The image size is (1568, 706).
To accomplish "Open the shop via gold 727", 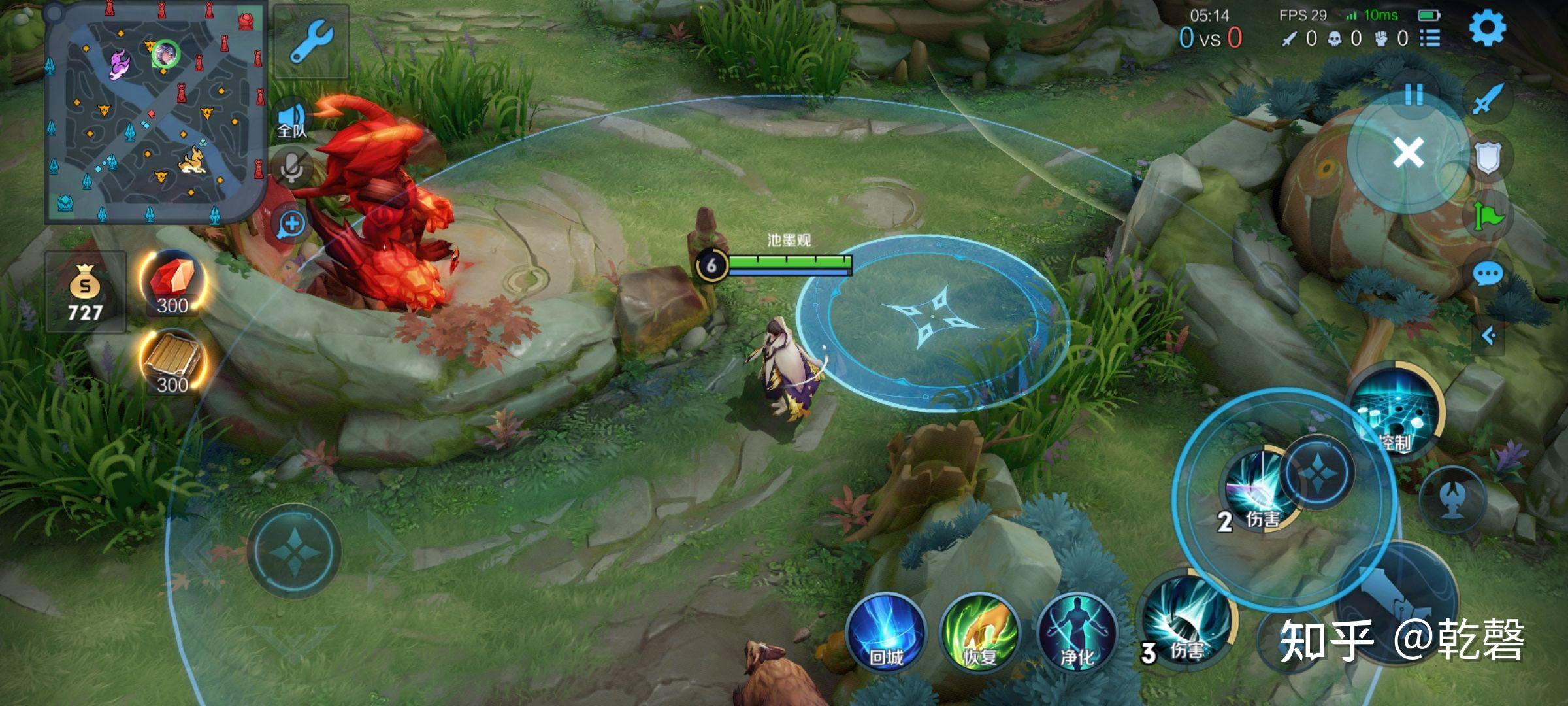I will click(x=85, y=292).
